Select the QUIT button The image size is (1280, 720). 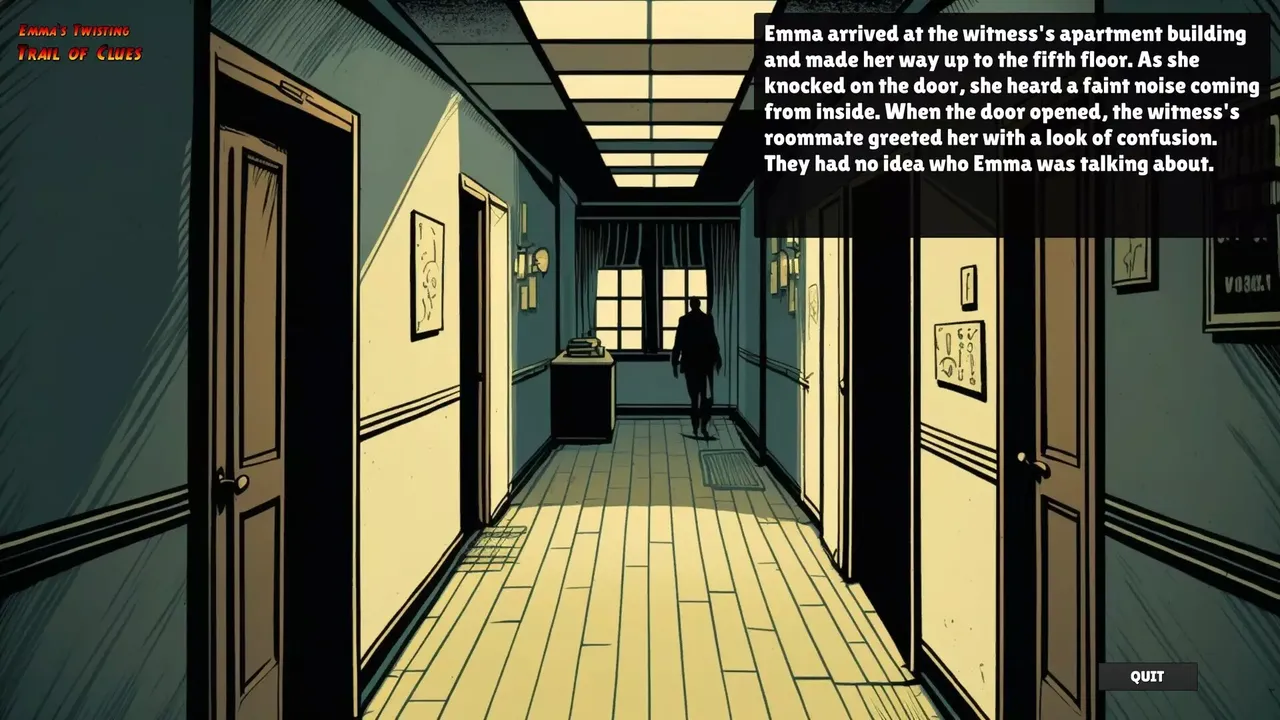(x=1146, y=676)
